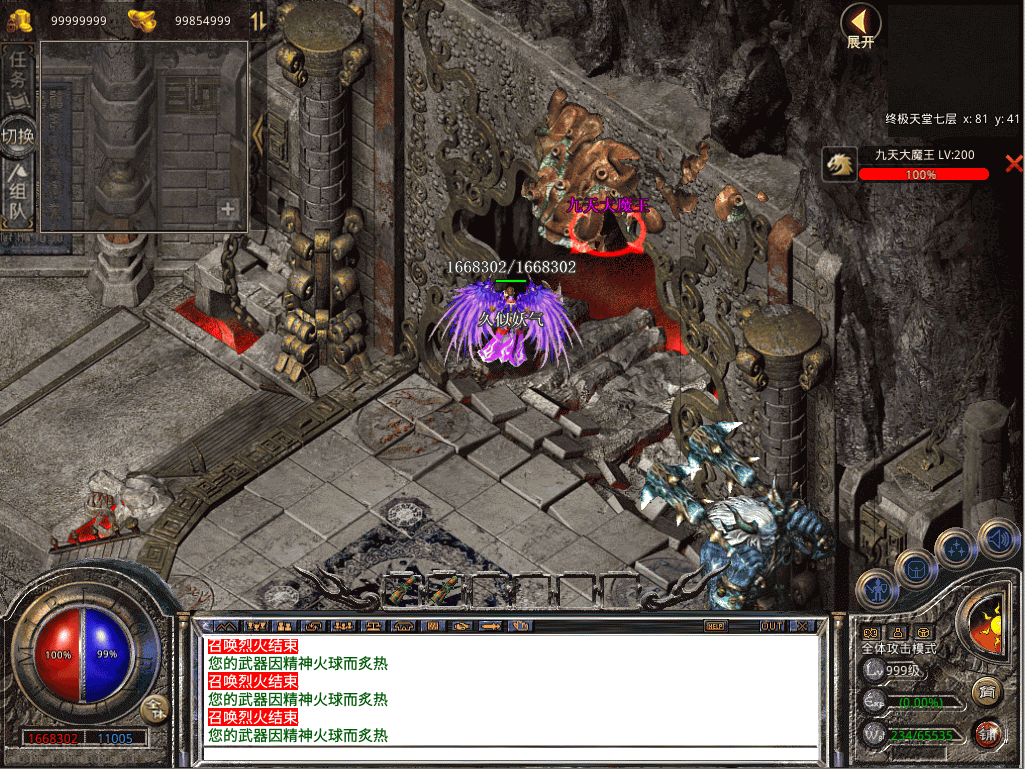Click the HELP button on chat bar
Viewport: 1025px width, 769px height.
pyautogui.click(x=715, y=626)
